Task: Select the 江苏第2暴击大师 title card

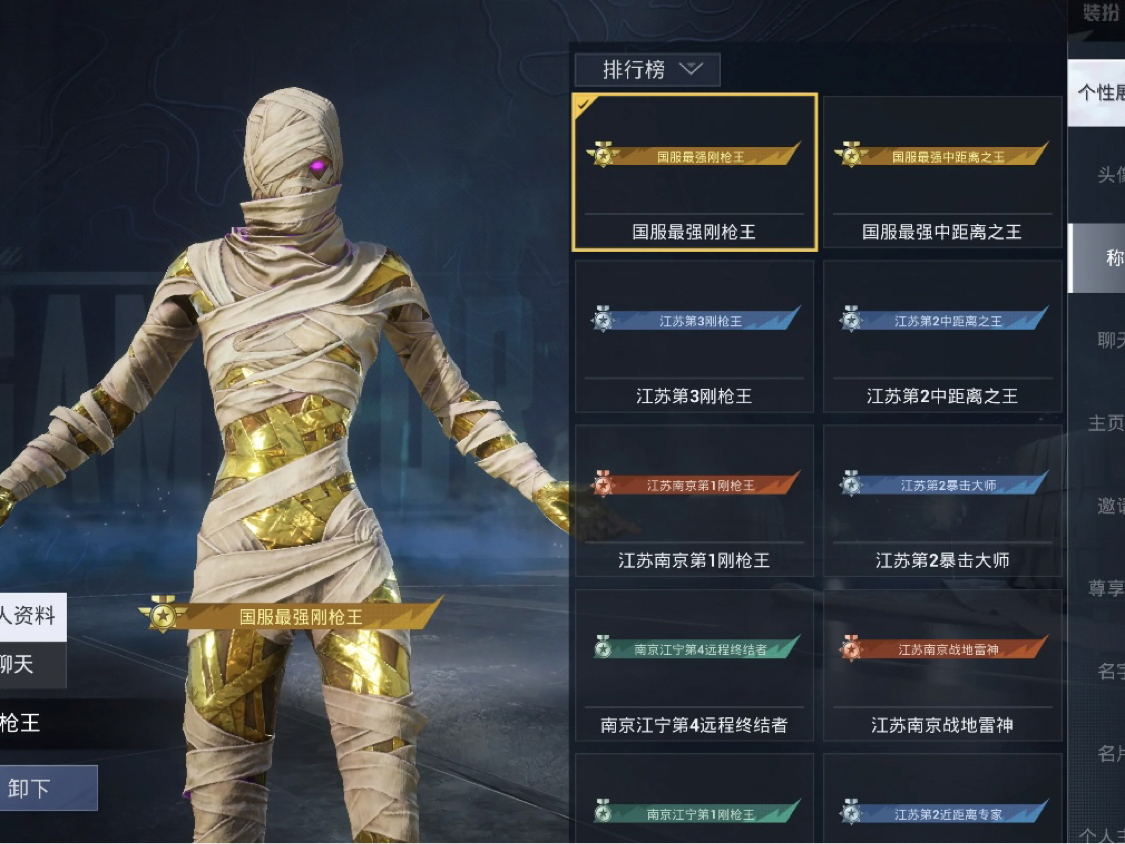Action: (942, 501)
